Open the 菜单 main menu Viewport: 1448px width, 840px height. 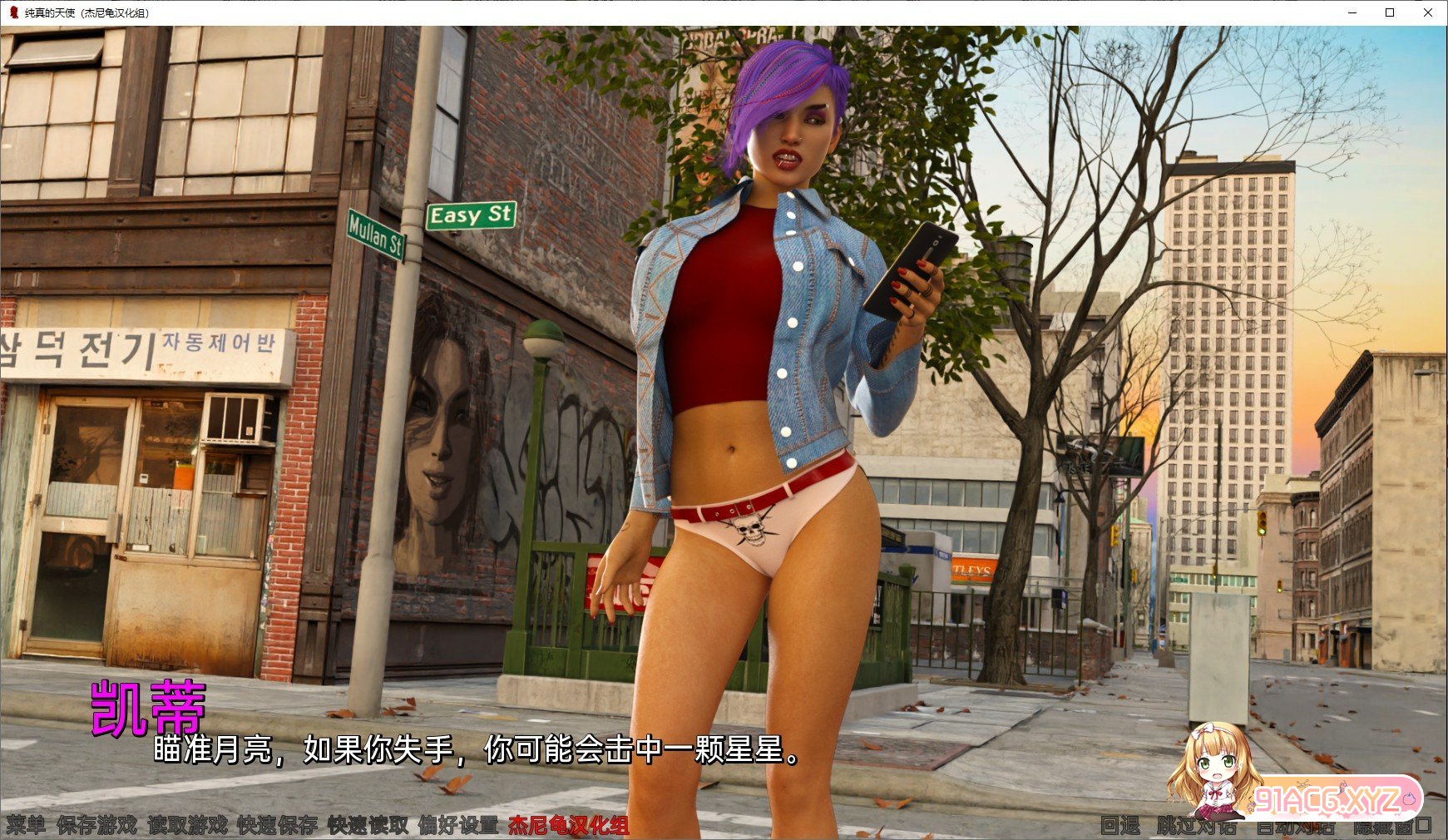click(27, 825)
